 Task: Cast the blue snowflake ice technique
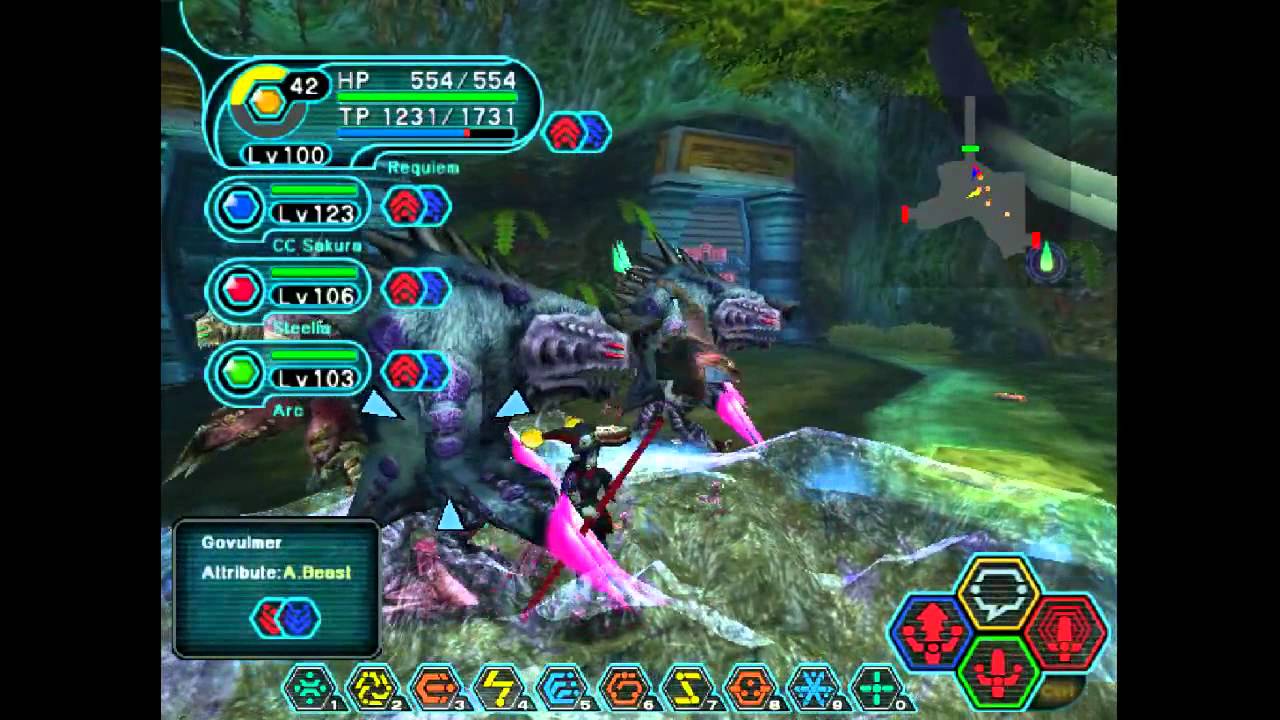click(813, 687)
